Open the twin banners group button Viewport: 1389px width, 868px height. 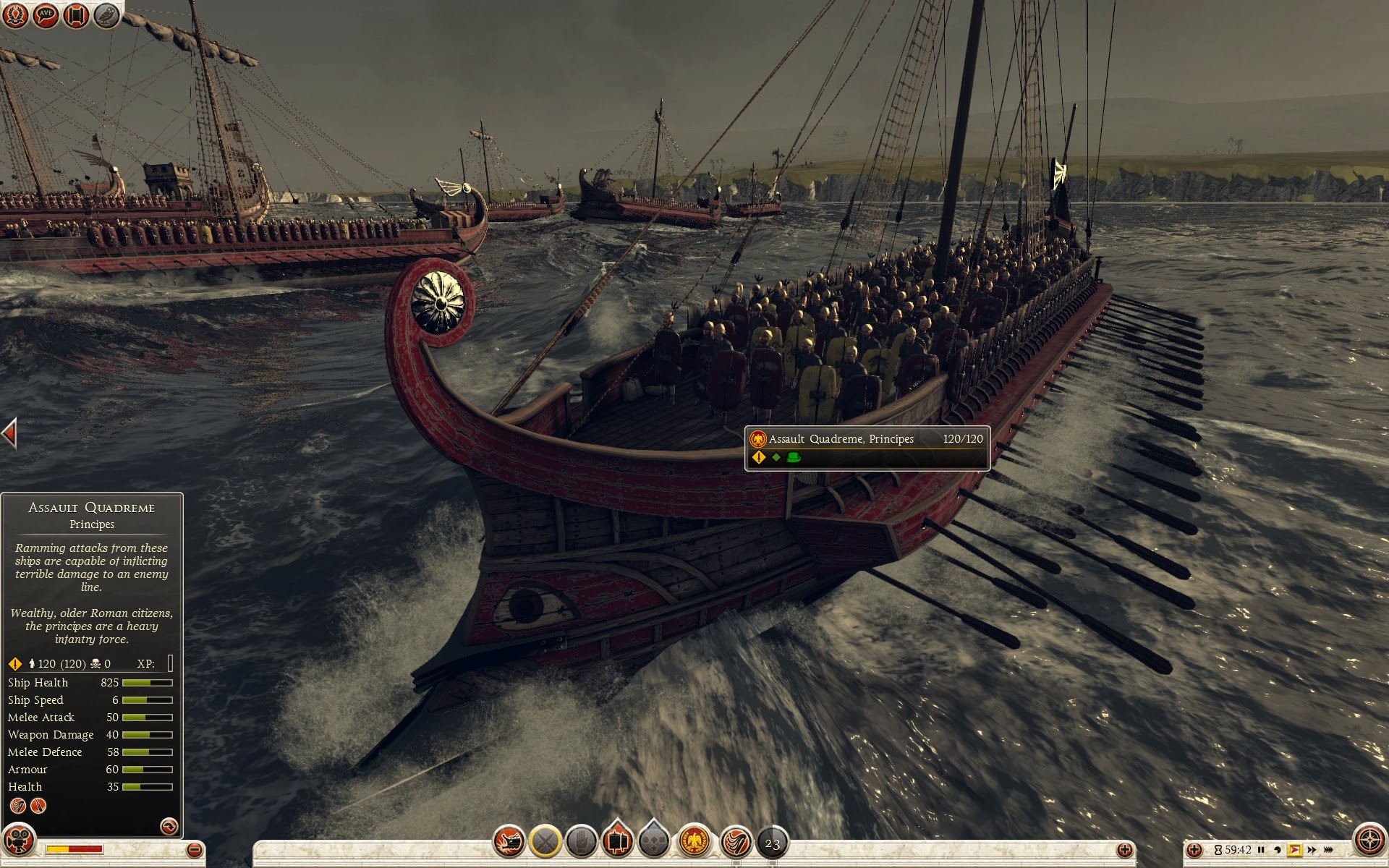point(617,841)
